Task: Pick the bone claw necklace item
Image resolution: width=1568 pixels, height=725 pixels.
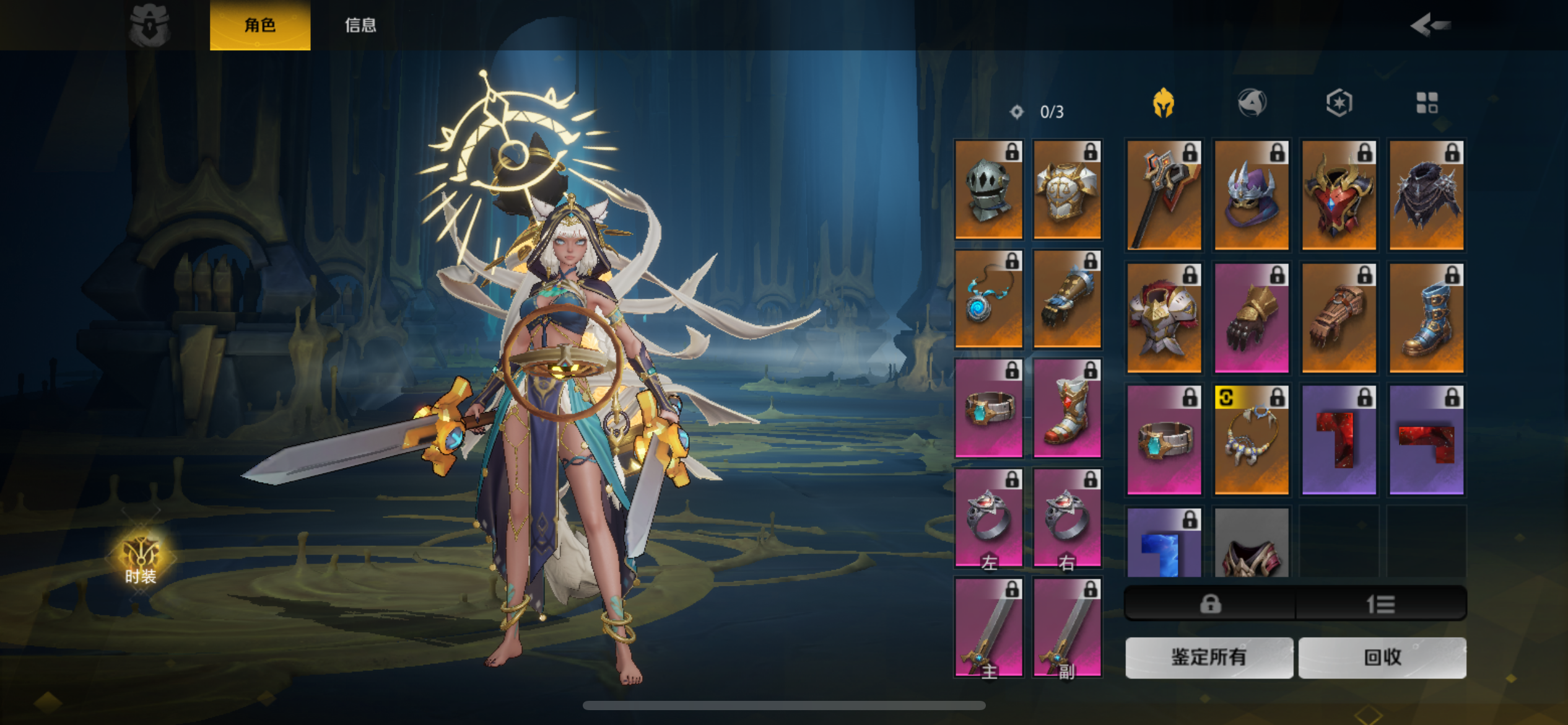Action: tap(1251, 440)
